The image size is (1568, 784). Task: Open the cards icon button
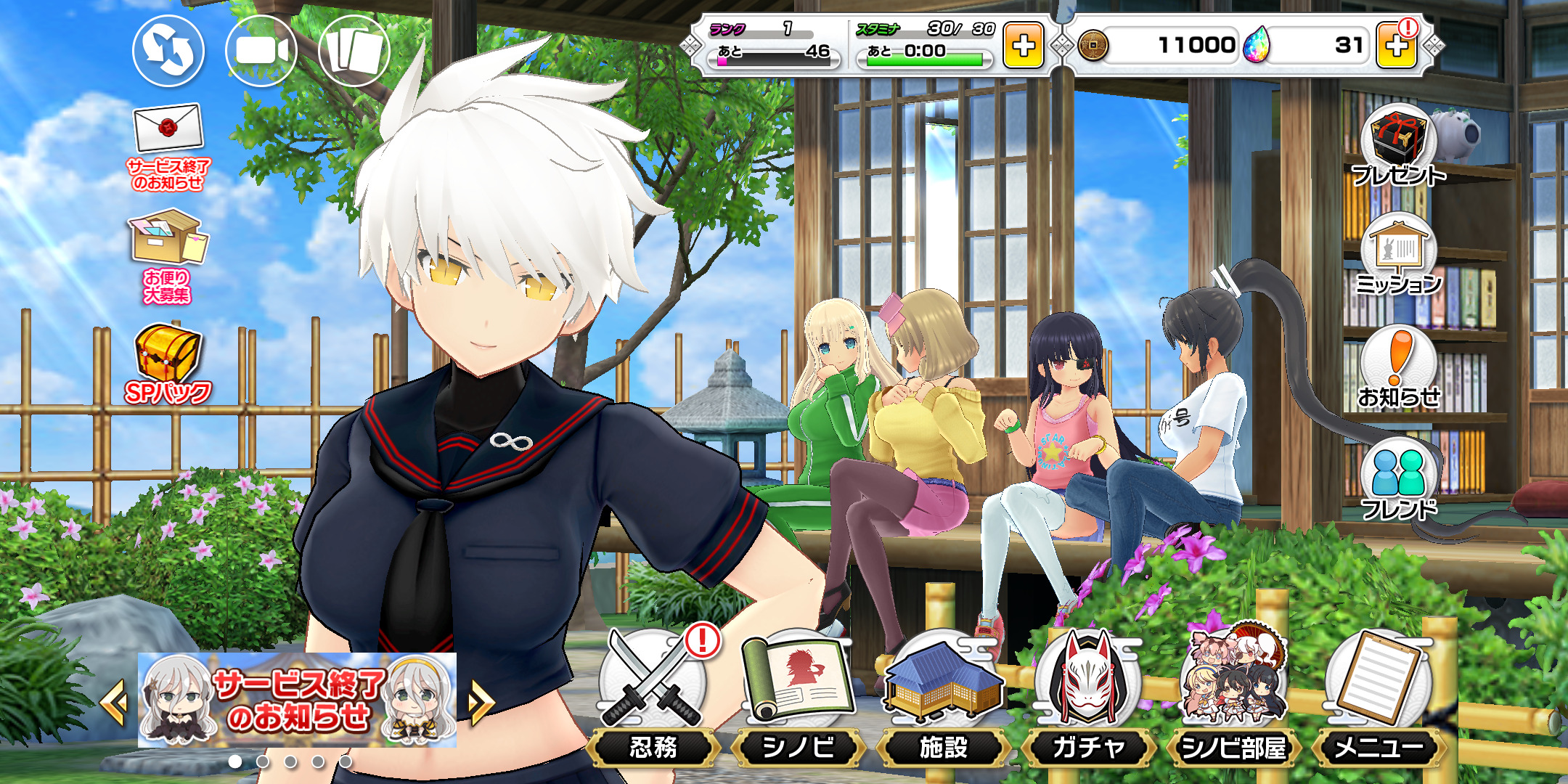point(354,51)
